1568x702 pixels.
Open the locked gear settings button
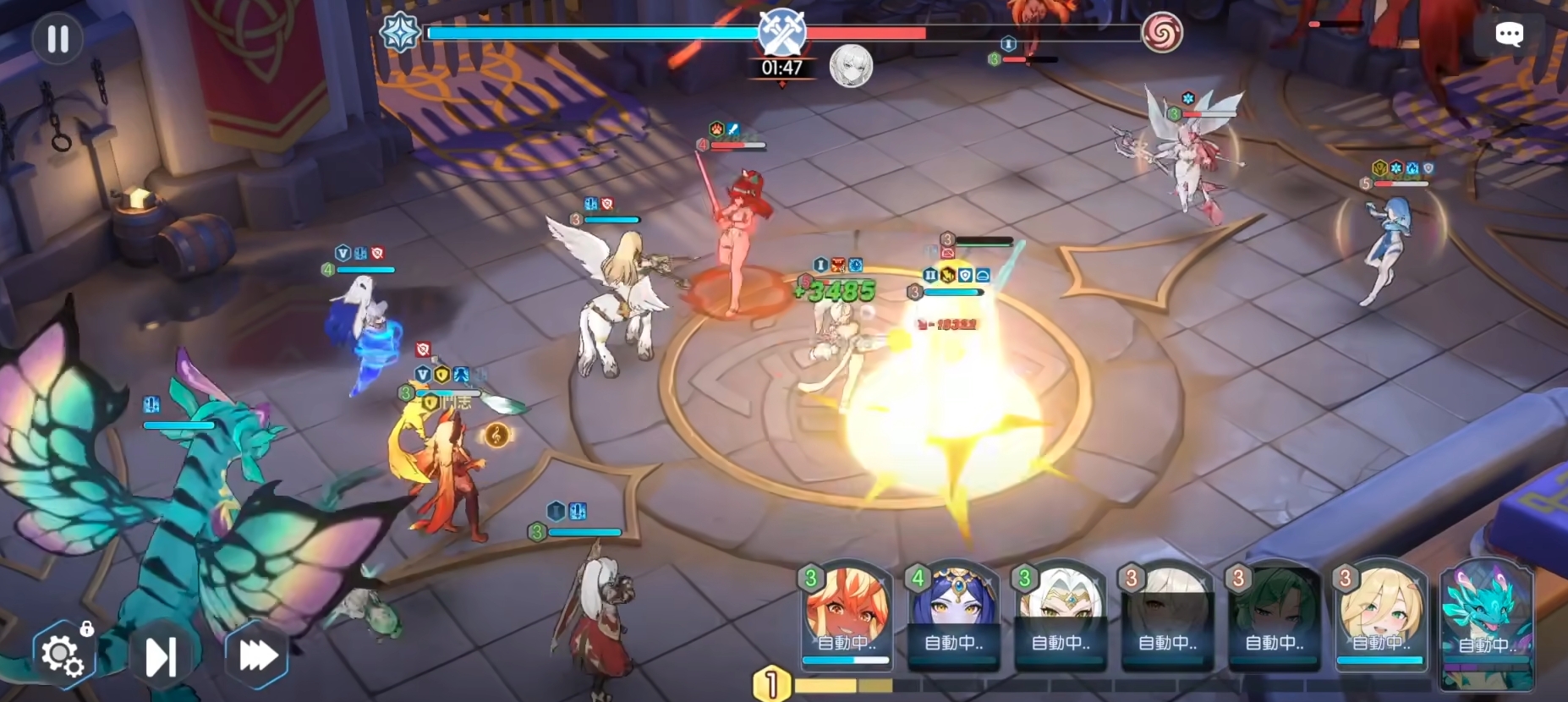63,654
